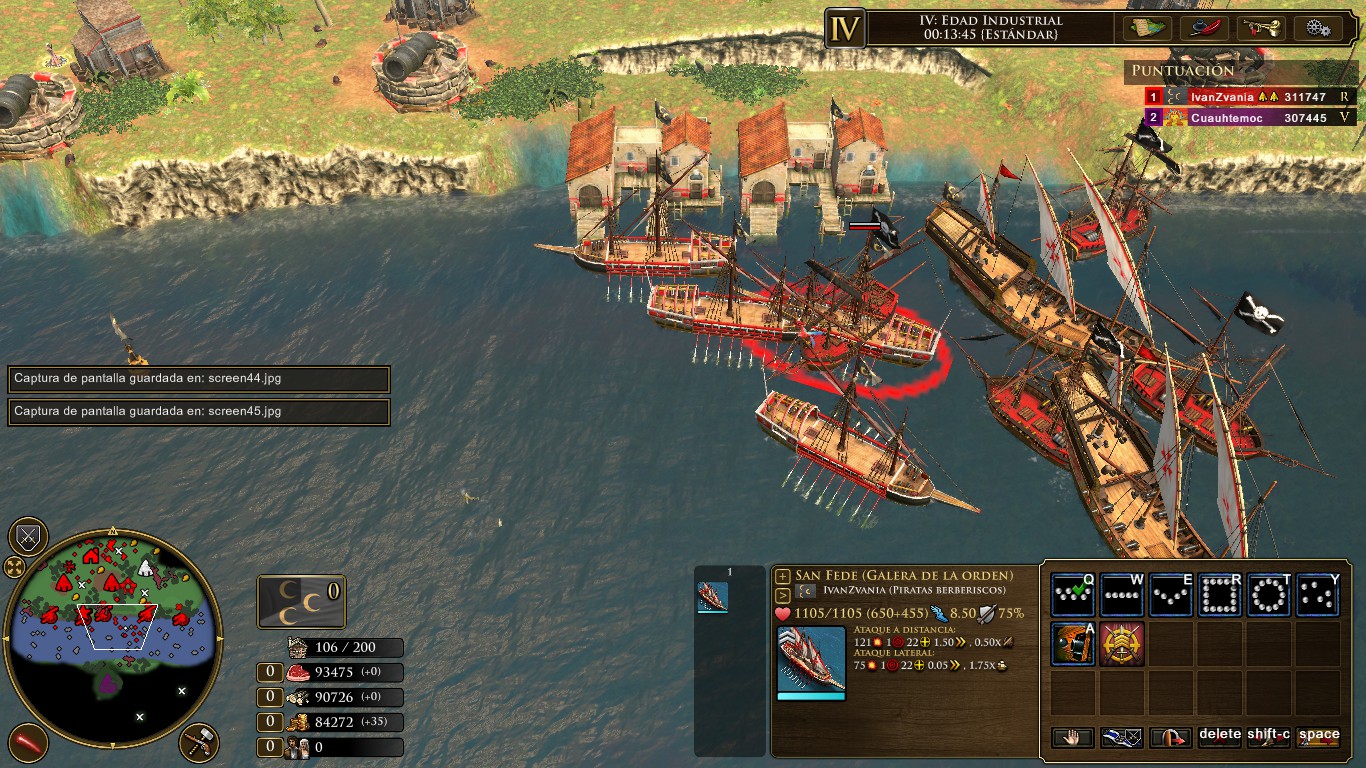
Task: Click the trumpet diplomacy button
Action: point(1260,28)
